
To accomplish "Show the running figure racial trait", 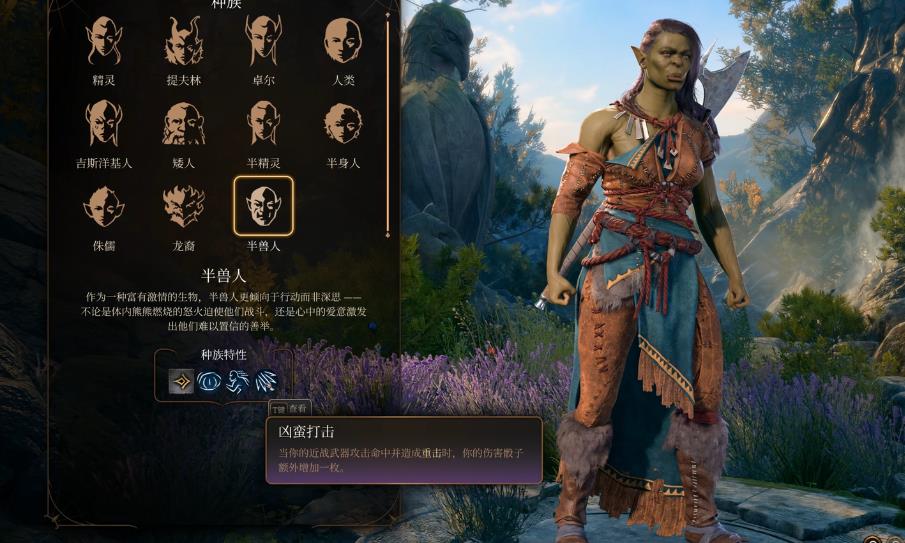I will pyautogui.click(x=237, y=381).
